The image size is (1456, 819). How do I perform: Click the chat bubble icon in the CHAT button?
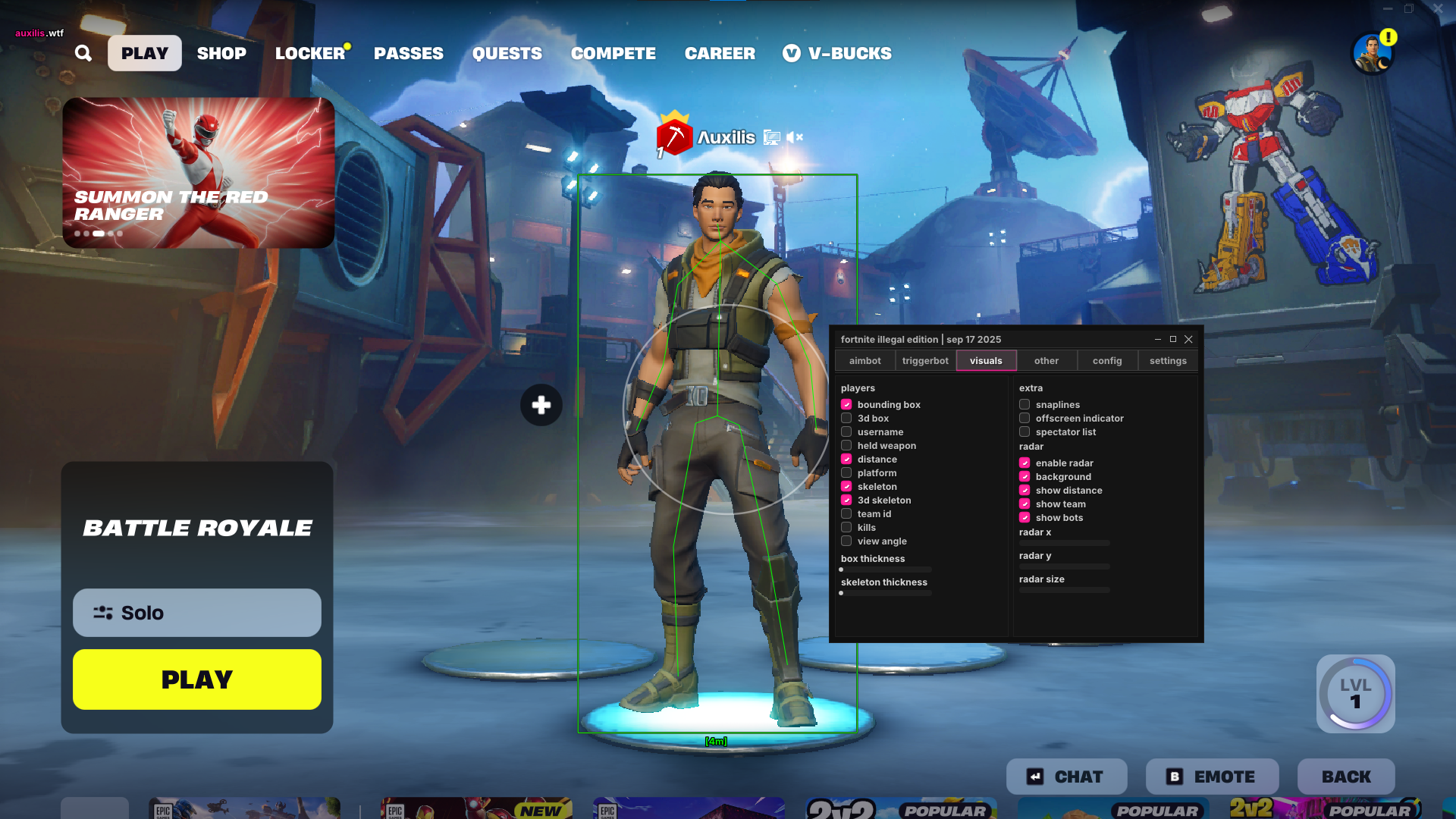1034,776
